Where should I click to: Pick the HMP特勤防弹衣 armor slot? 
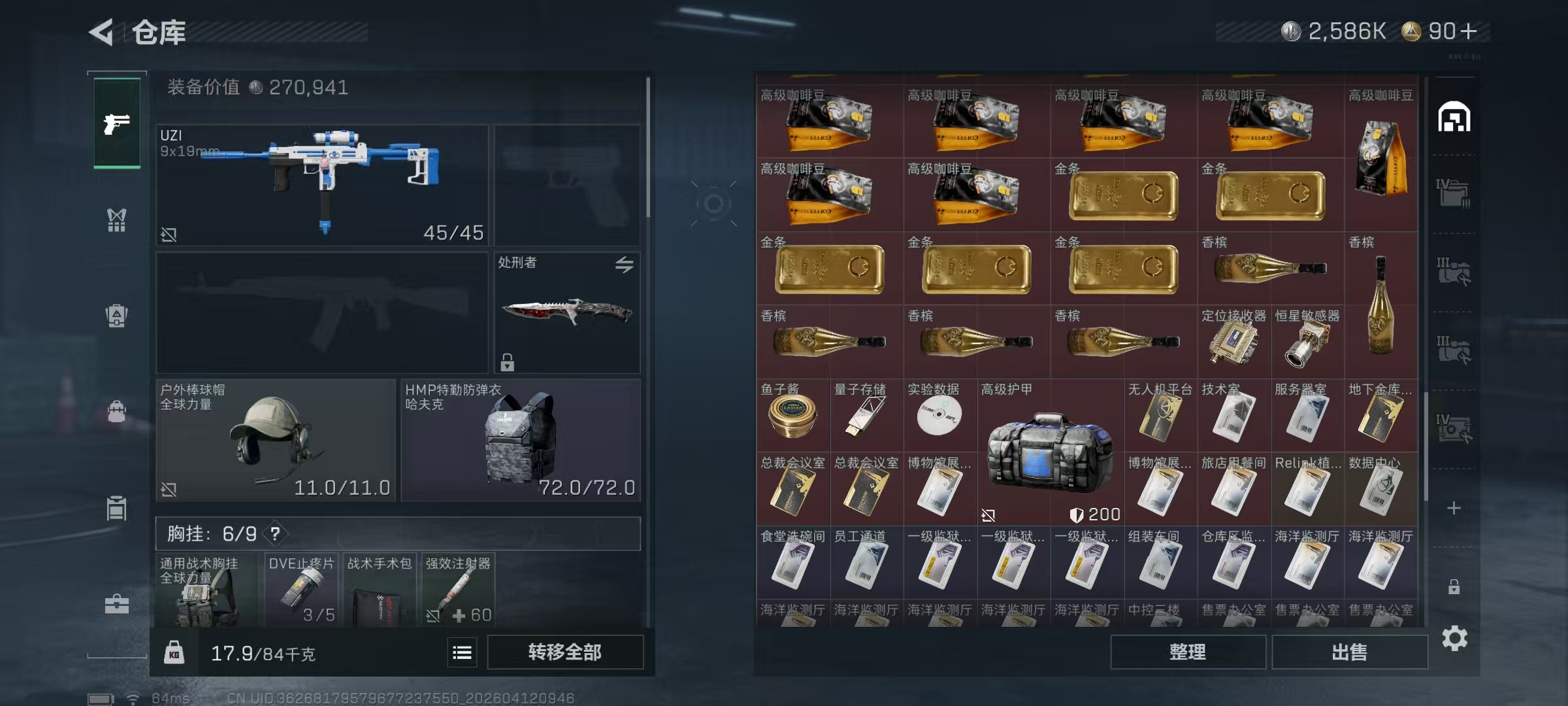pos(520,440)
